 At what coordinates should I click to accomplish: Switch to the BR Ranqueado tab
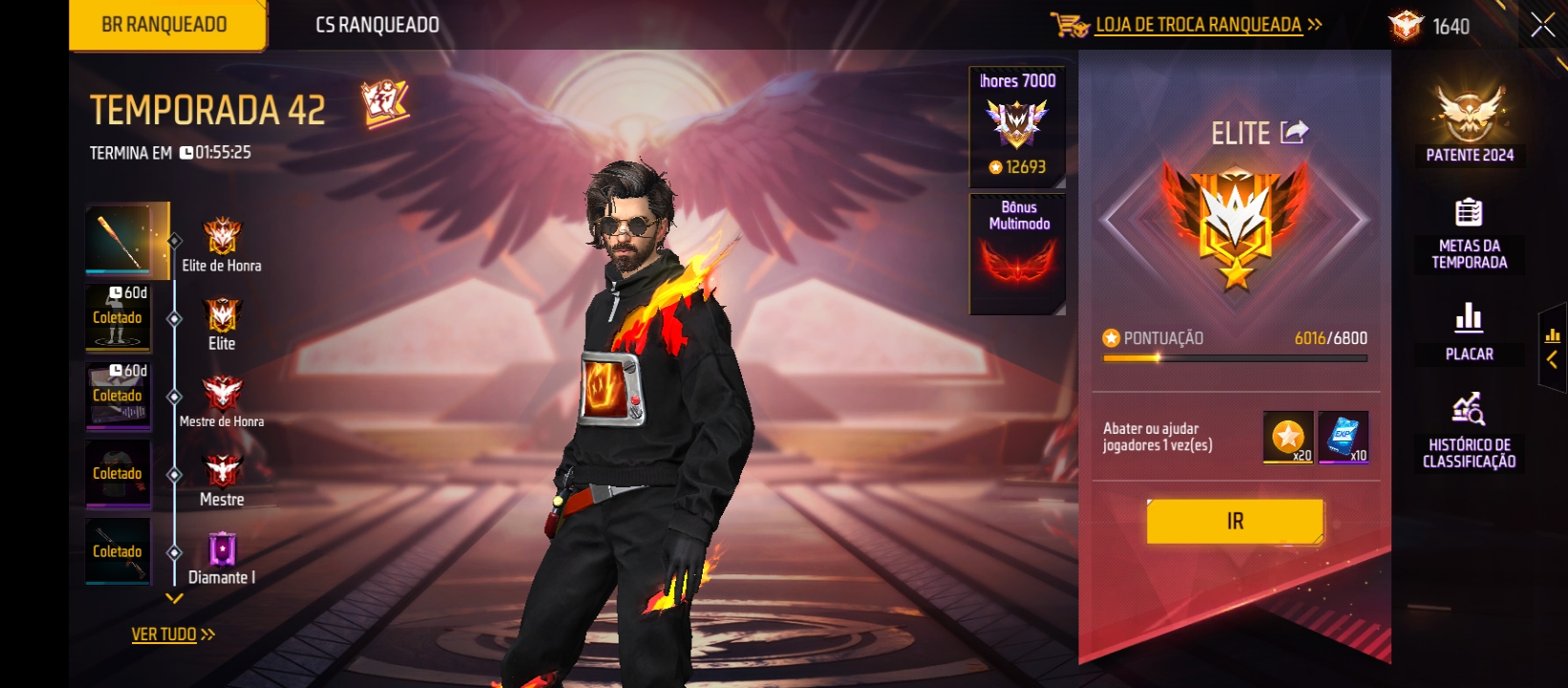(x=164, y=25)
